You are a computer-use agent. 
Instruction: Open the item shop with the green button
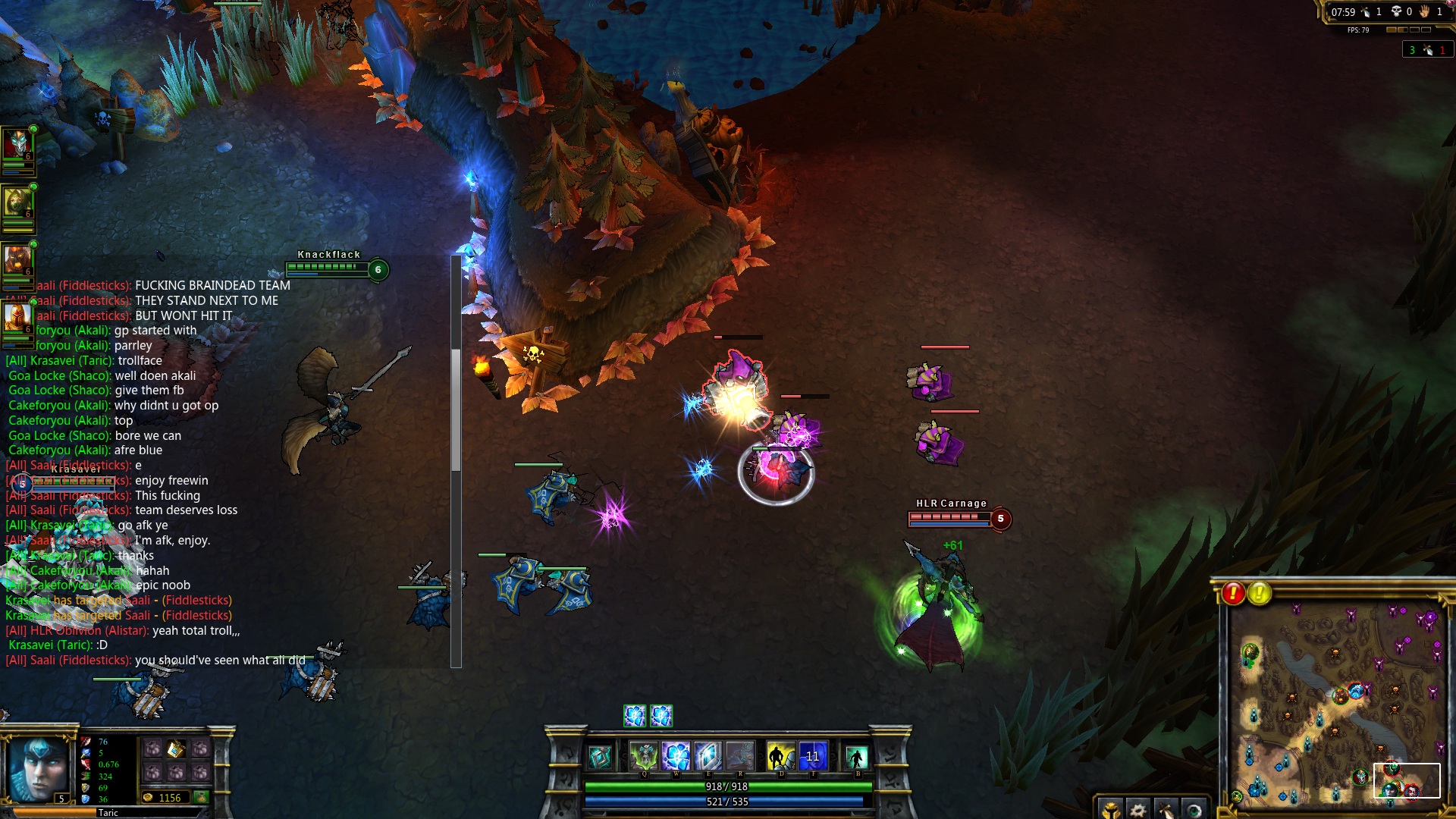pos(201,797)
